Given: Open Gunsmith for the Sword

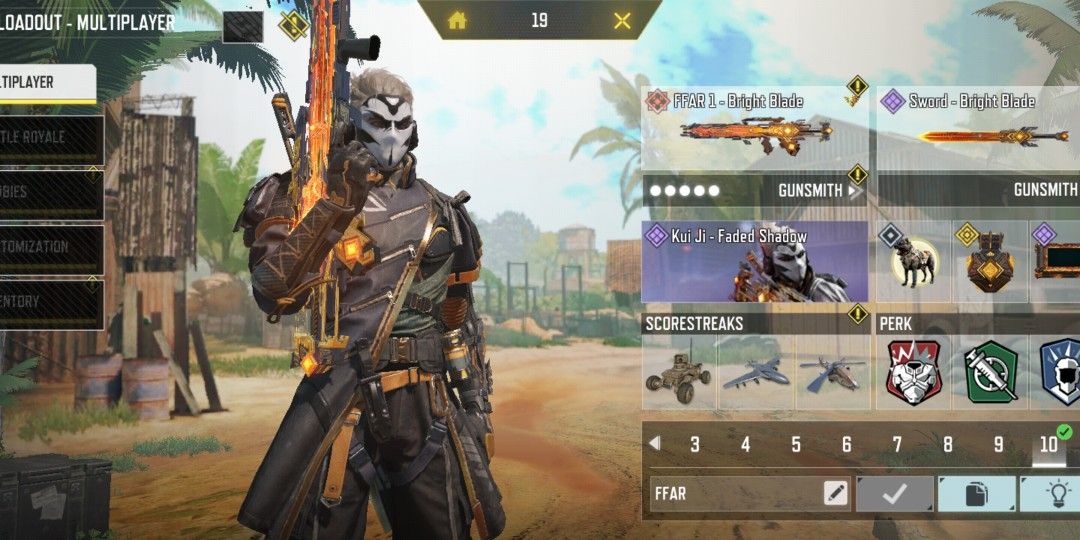Looking at the screenshot, I should click(x=1045, y=190).
